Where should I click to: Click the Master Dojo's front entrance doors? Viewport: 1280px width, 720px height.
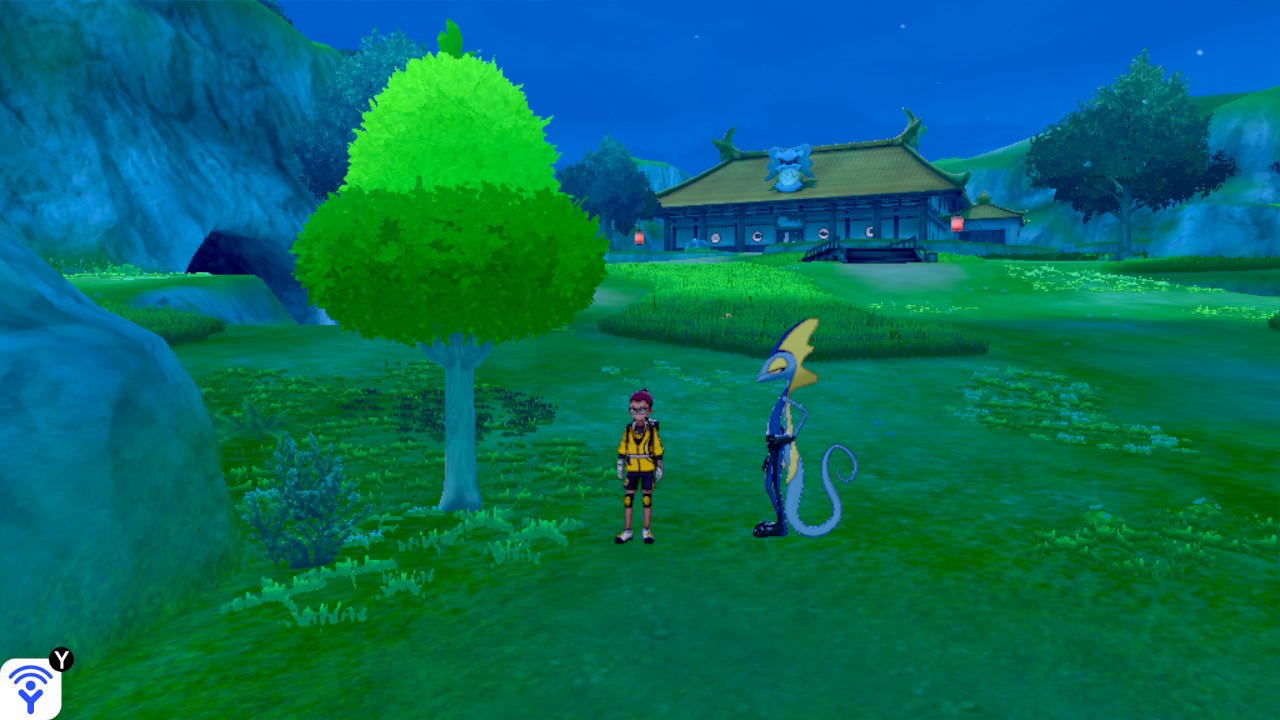(x=792, y=238)
